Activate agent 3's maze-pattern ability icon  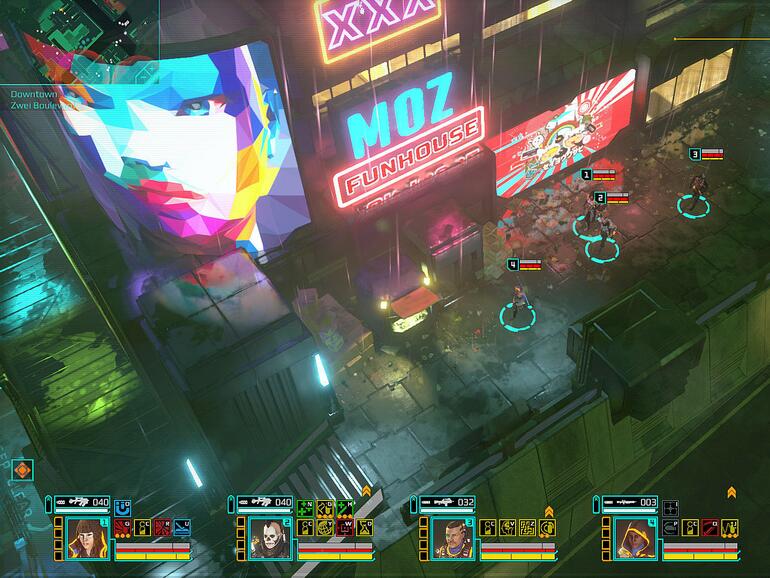pyautogui.click(x=529, y=525)
